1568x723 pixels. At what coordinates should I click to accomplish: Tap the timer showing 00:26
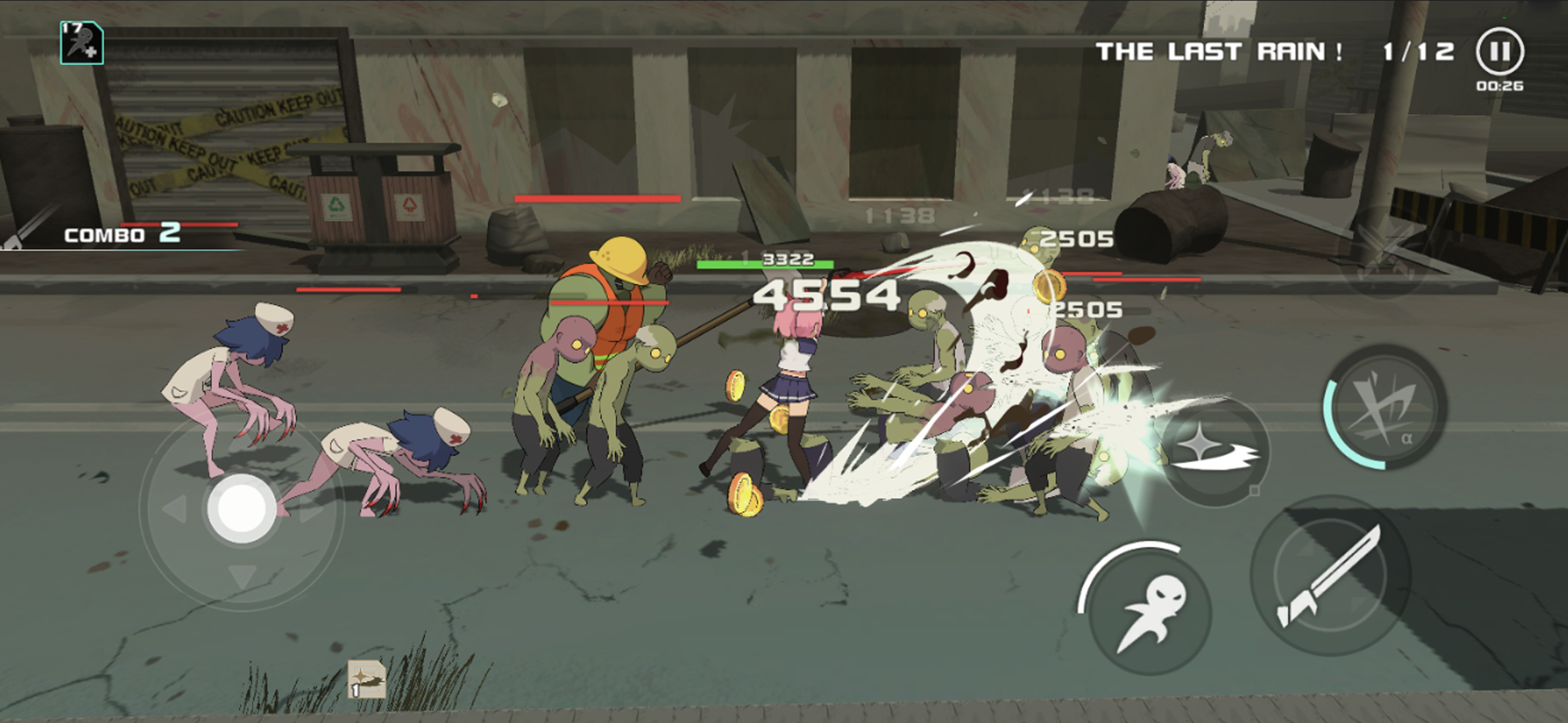(x=1500, y=86)
